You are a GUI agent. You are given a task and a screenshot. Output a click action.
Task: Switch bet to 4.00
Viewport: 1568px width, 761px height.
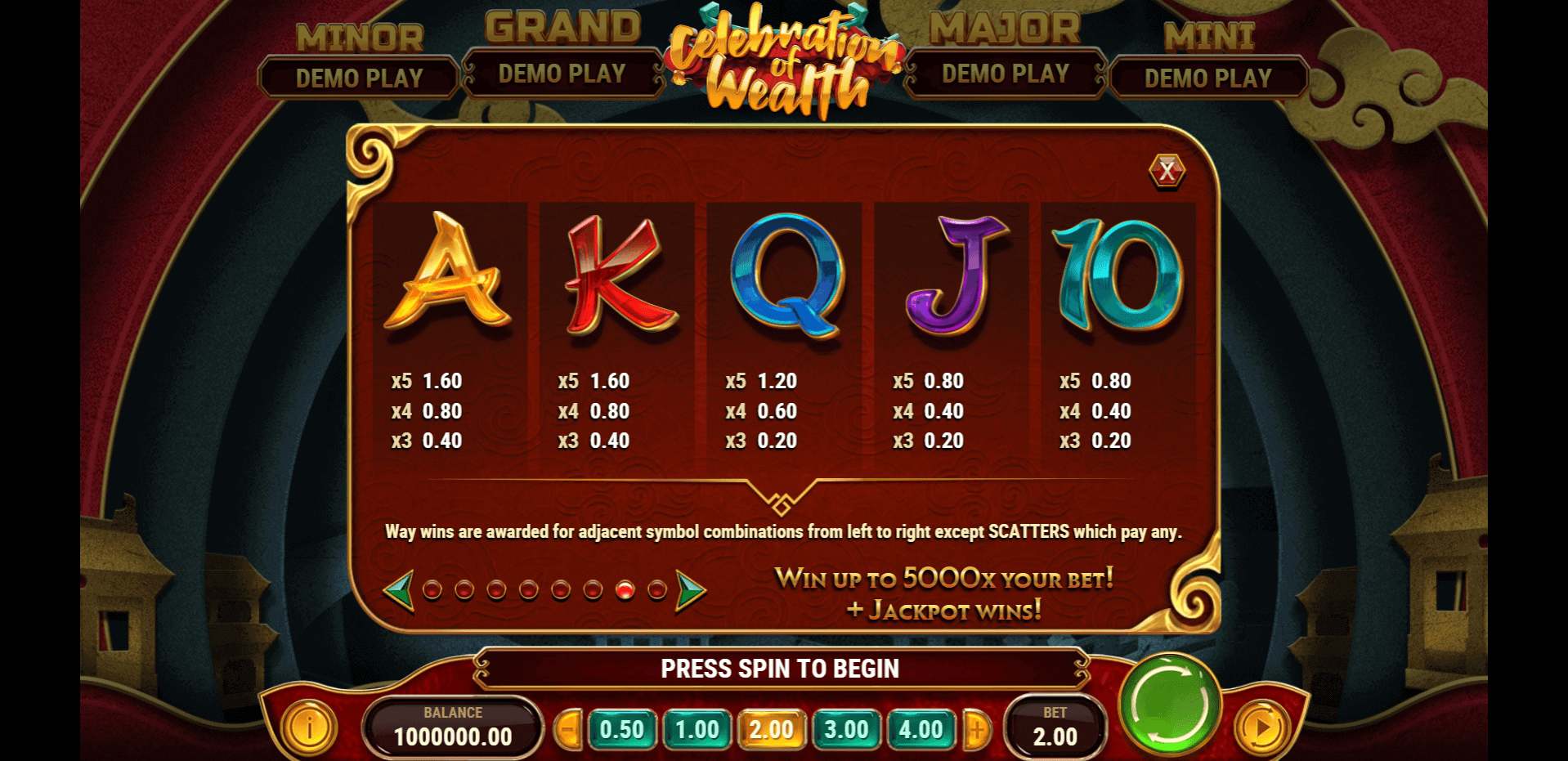(921, 729)
